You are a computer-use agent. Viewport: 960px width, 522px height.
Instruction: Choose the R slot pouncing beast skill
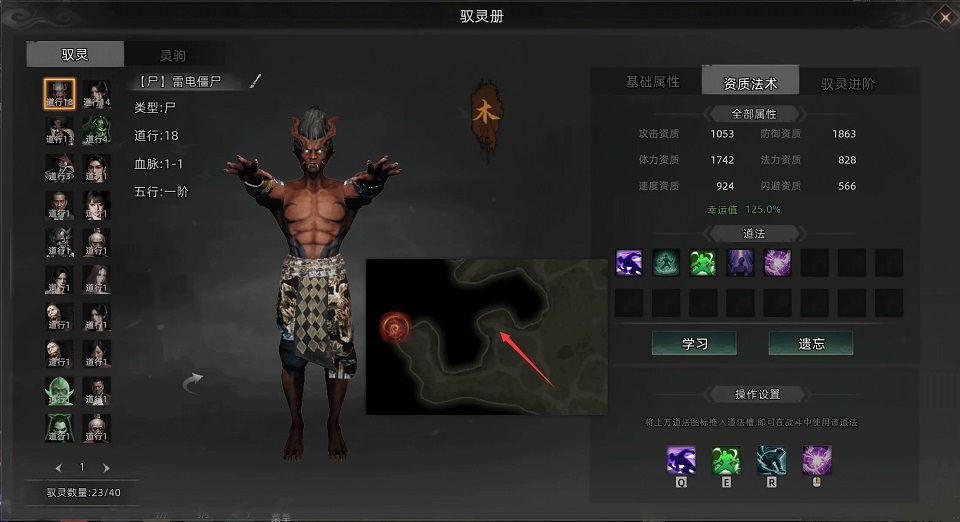(x=771, y=461)
